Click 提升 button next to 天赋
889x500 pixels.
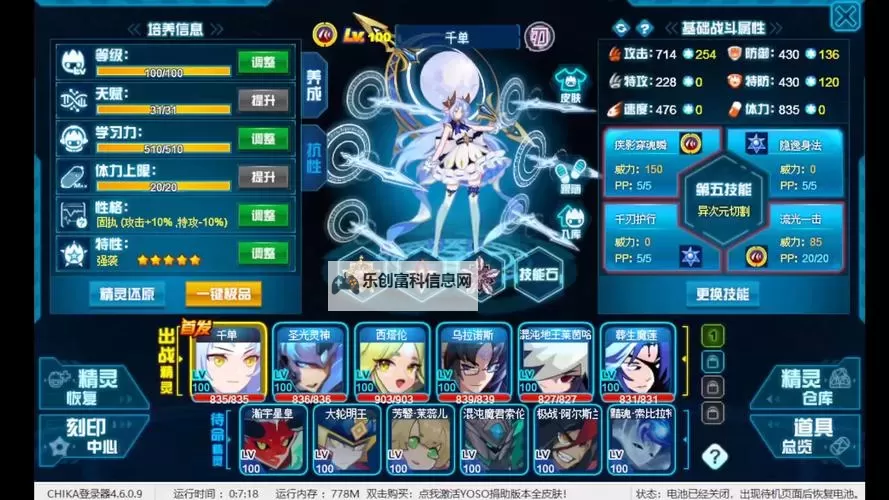coord(264,100)
